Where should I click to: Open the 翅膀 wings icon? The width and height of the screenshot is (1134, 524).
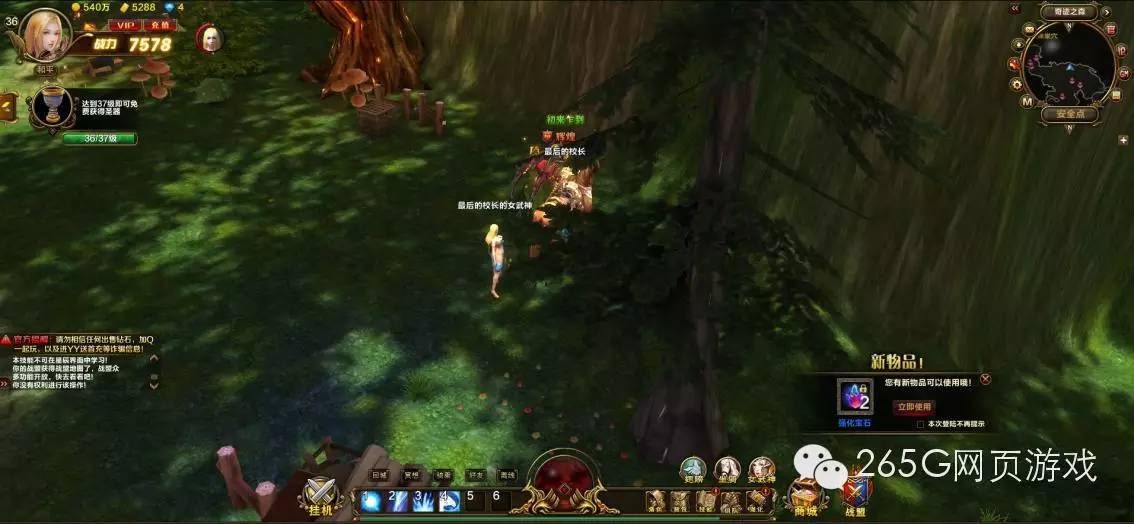[694, 470]
